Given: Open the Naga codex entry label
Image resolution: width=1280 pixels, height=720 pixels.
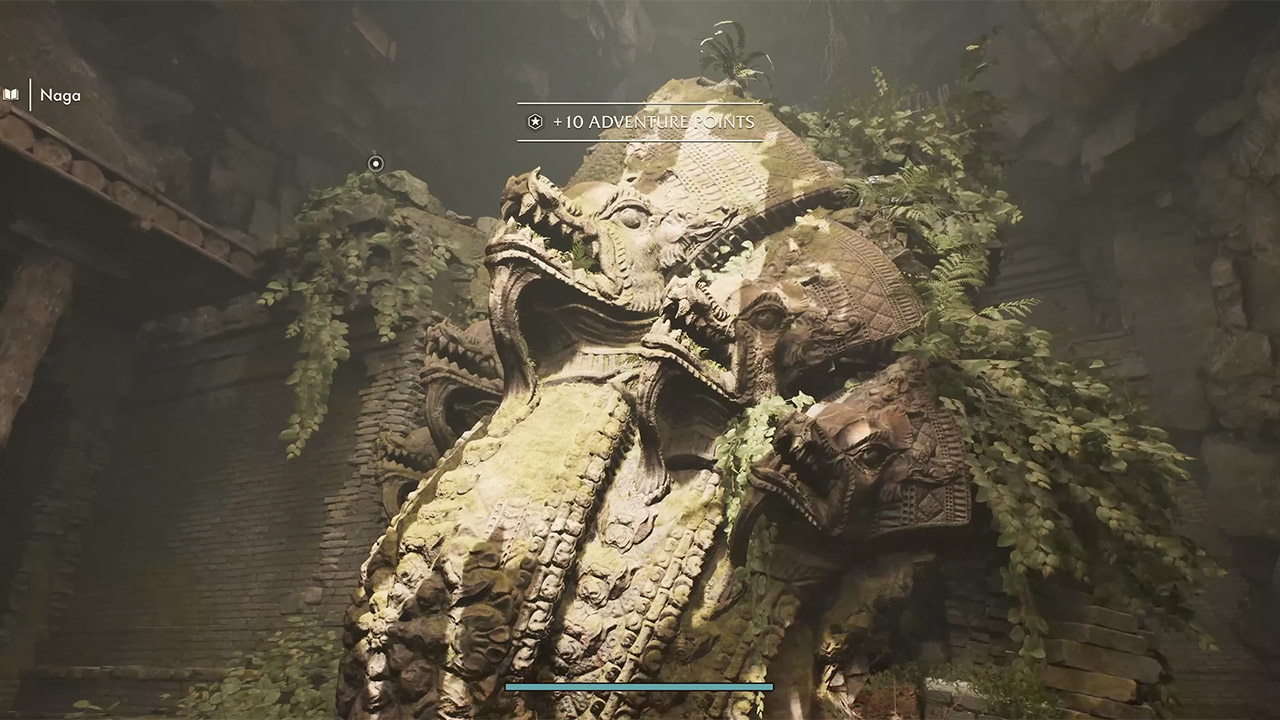Looking at the screenshot, I should pyautogui.click(x=58, y=96).
